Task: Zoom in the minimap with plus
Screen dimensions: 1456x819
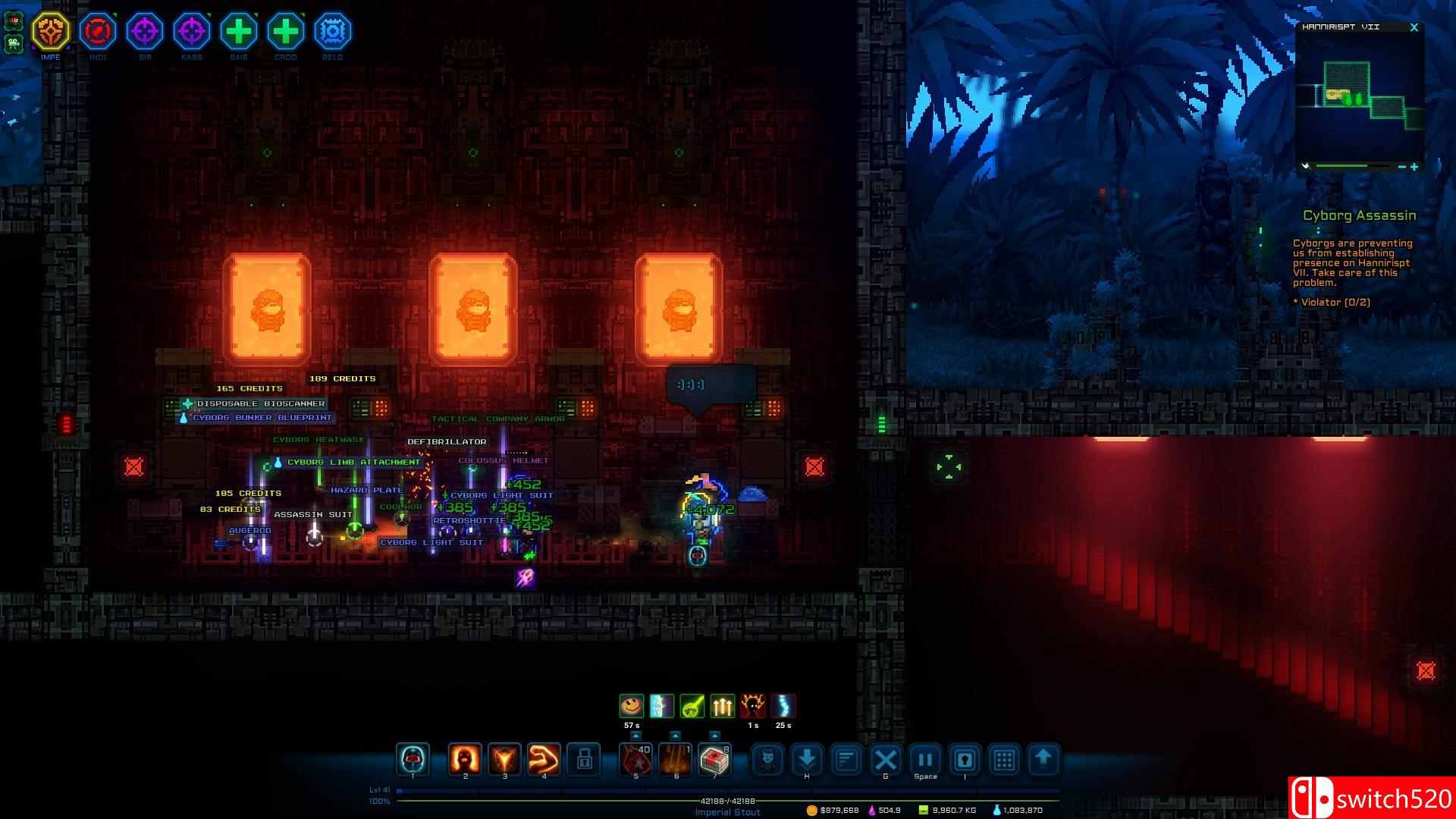Action: [1414, 167]
